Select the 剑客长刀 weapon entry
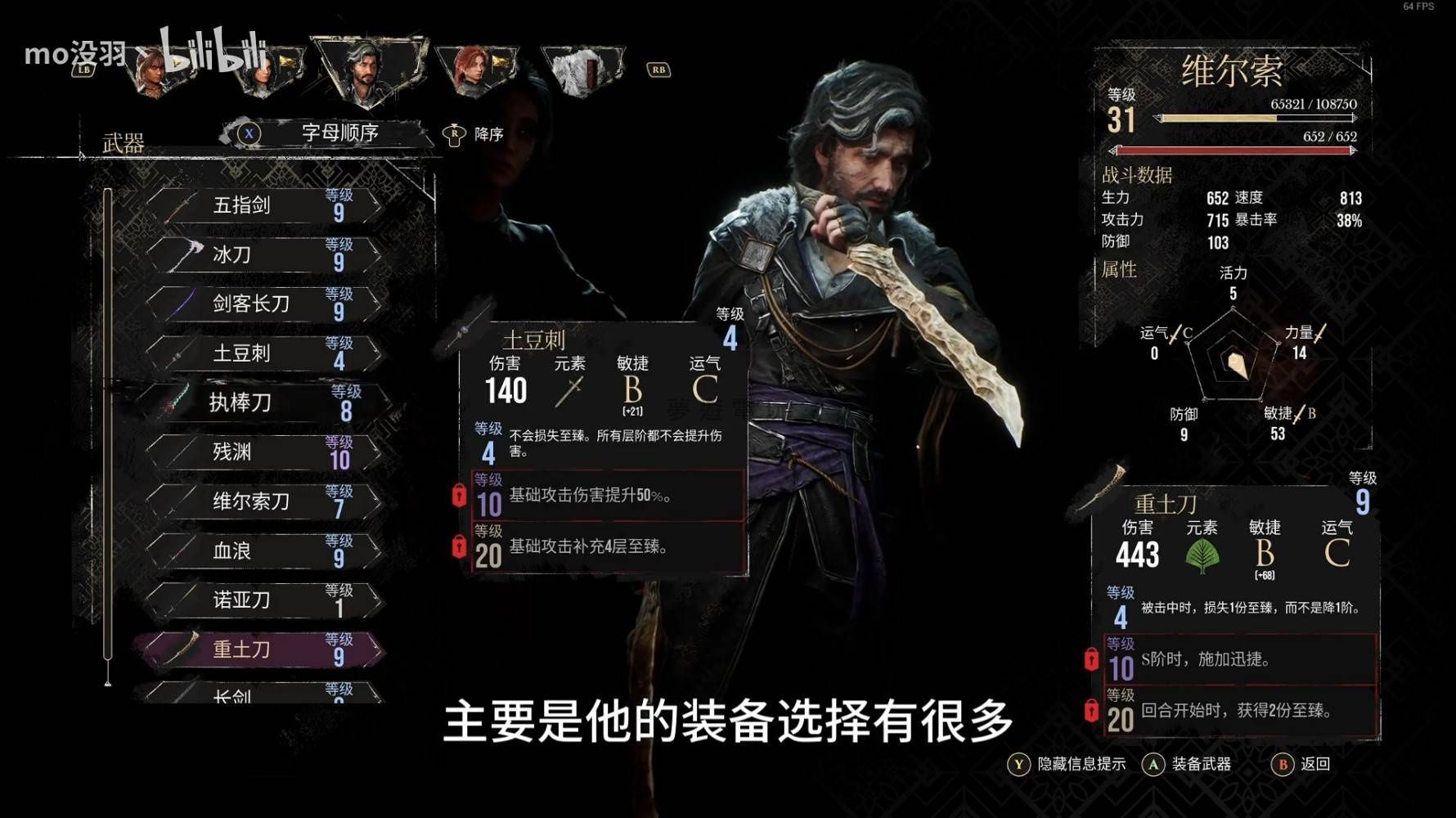 pyautogui.click(x=262, y=303)
